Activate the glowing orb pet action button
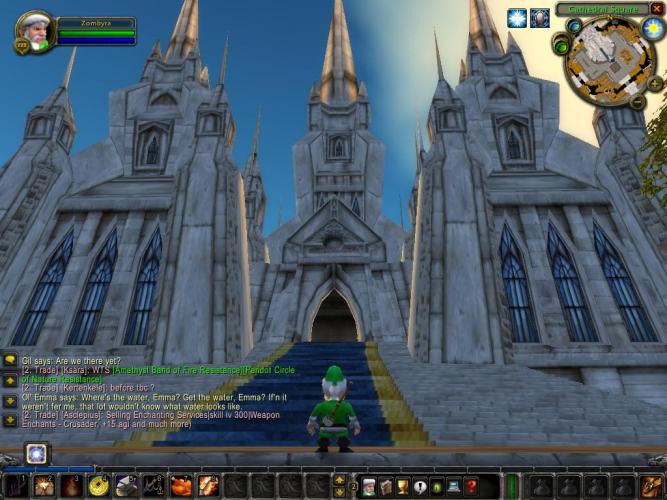 click(37, 454)
